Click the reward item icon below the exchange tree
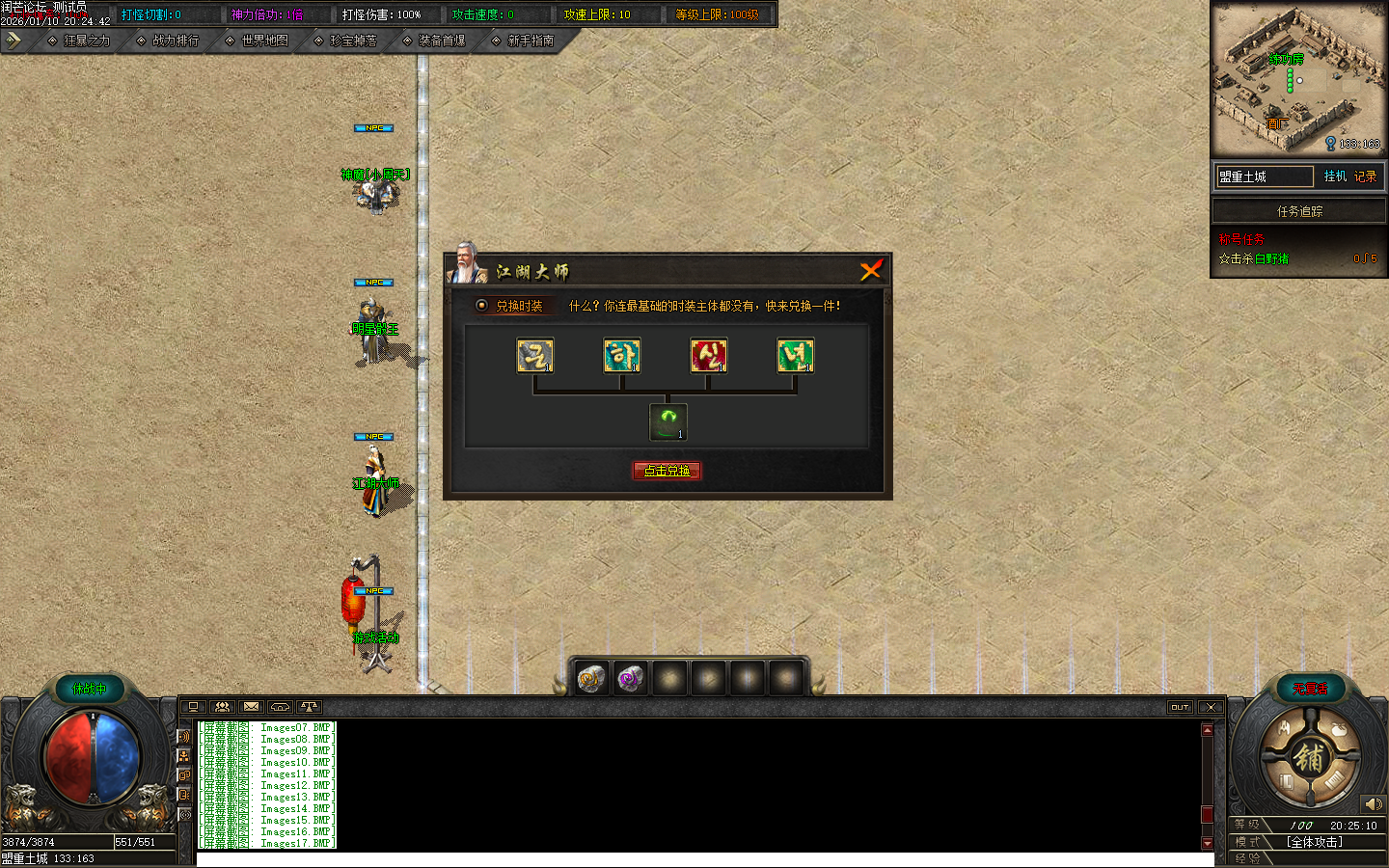This screenshot has width=1389, height=868. click(x=667, y=420)
